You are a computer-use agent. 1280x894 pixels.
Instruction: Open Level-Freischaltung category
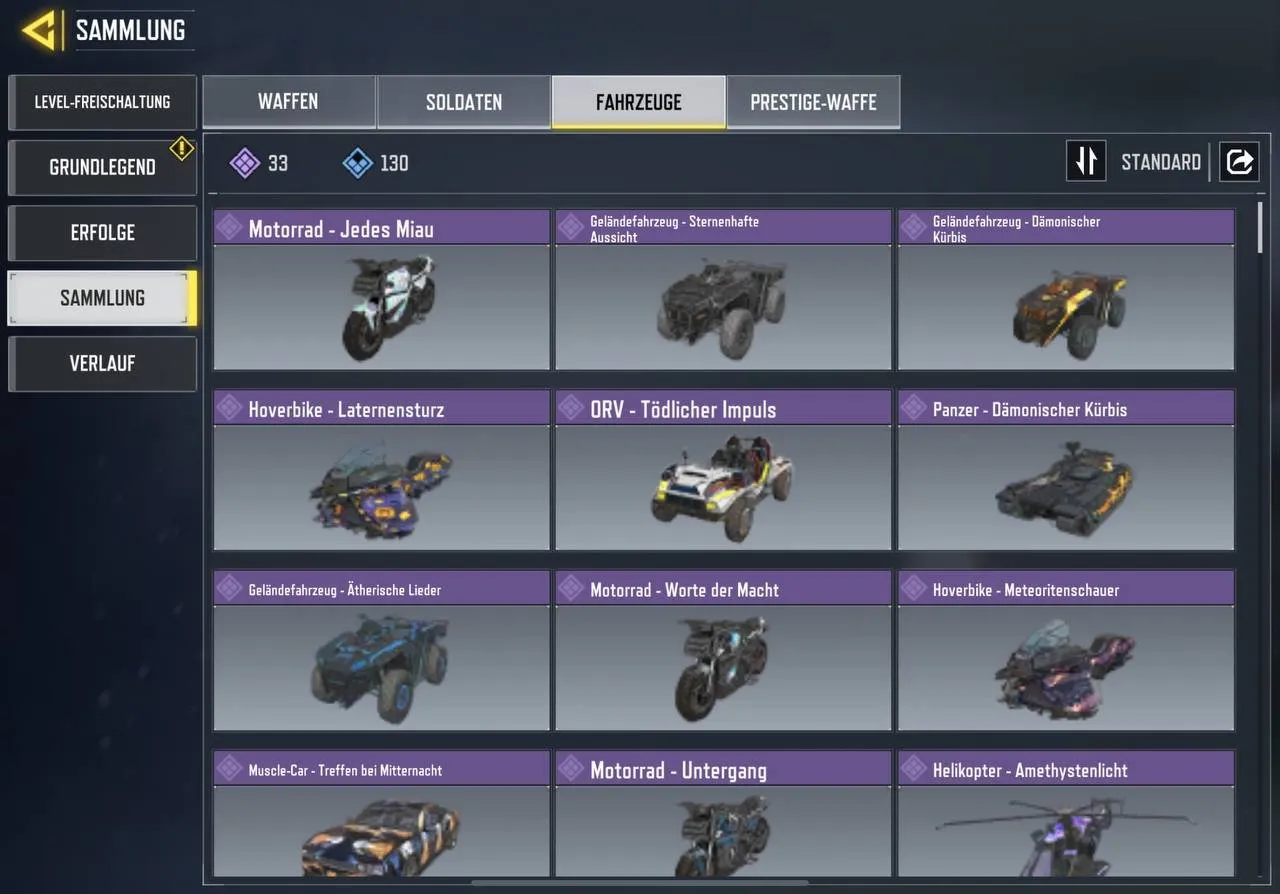click(x=100, y=101)
